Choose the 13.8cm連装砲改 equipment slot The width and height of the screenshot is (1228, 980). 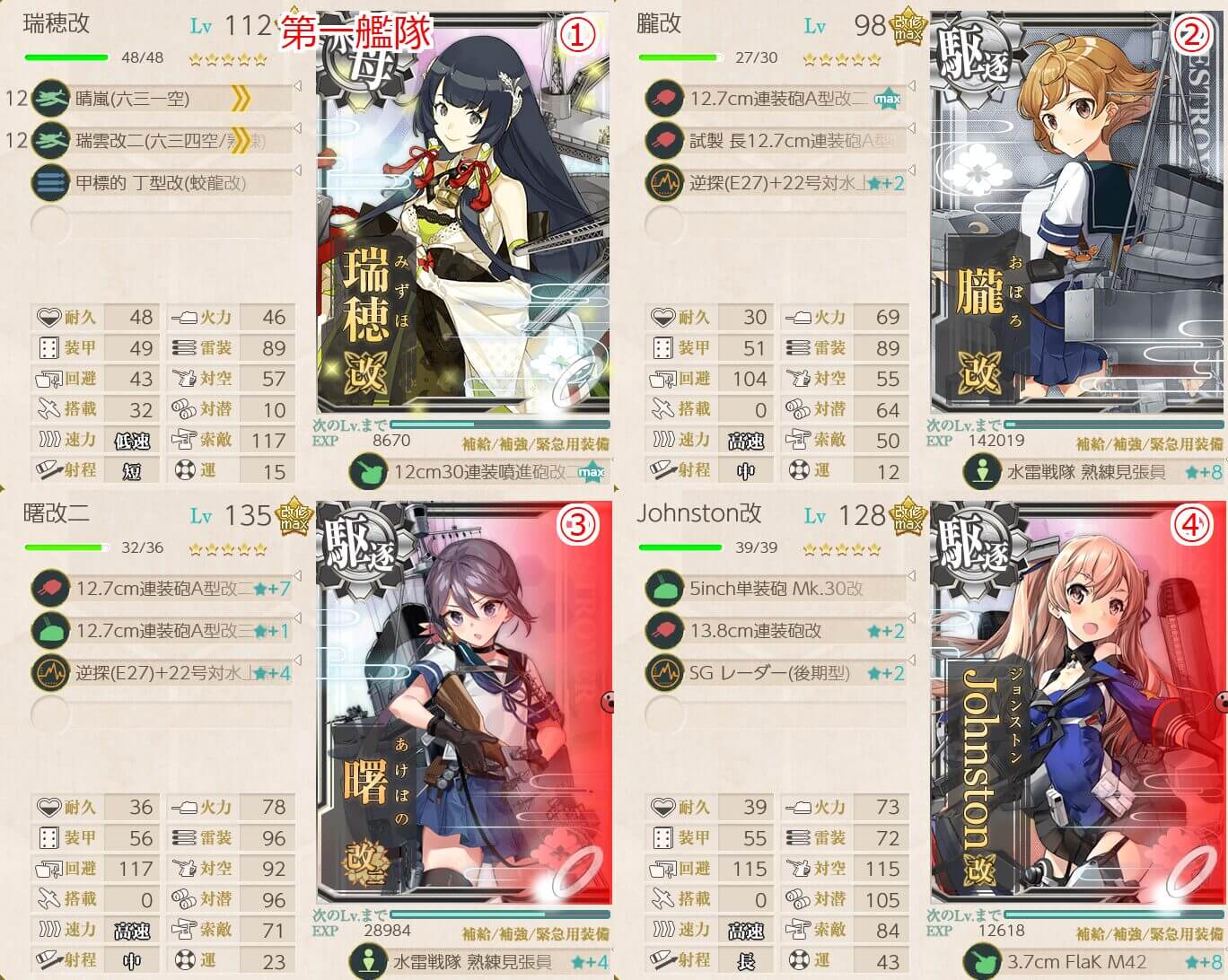[x=776, y=631]
